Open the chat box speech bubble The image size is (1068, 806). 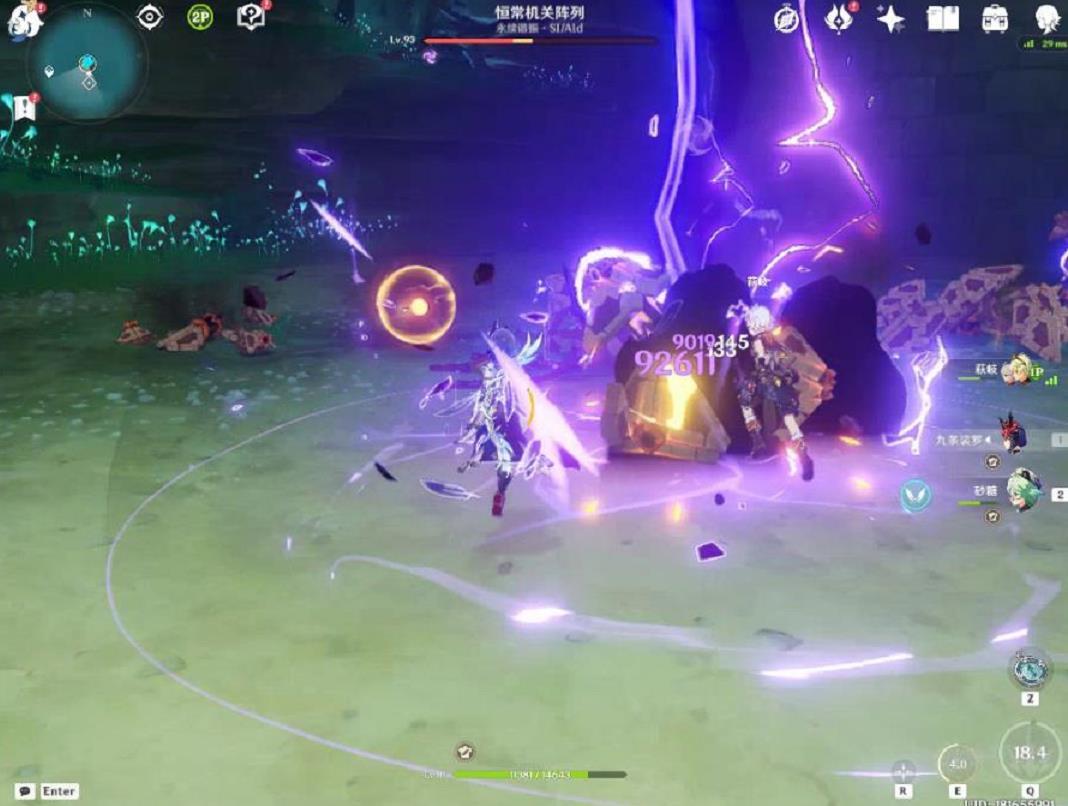click(25, 791)
